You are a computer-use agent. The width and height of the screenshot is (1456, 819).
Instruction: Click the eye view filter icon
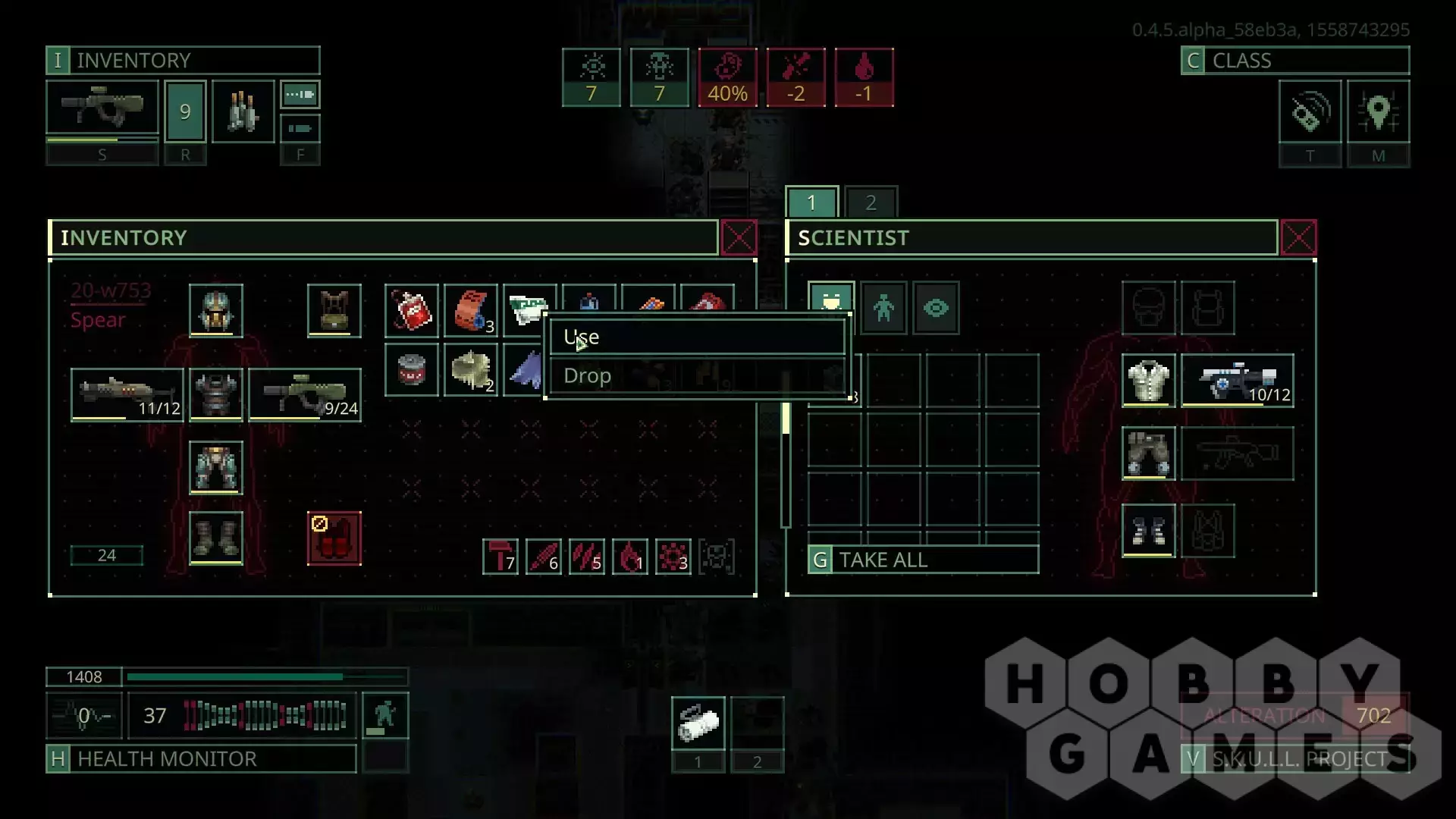point(936,308)
